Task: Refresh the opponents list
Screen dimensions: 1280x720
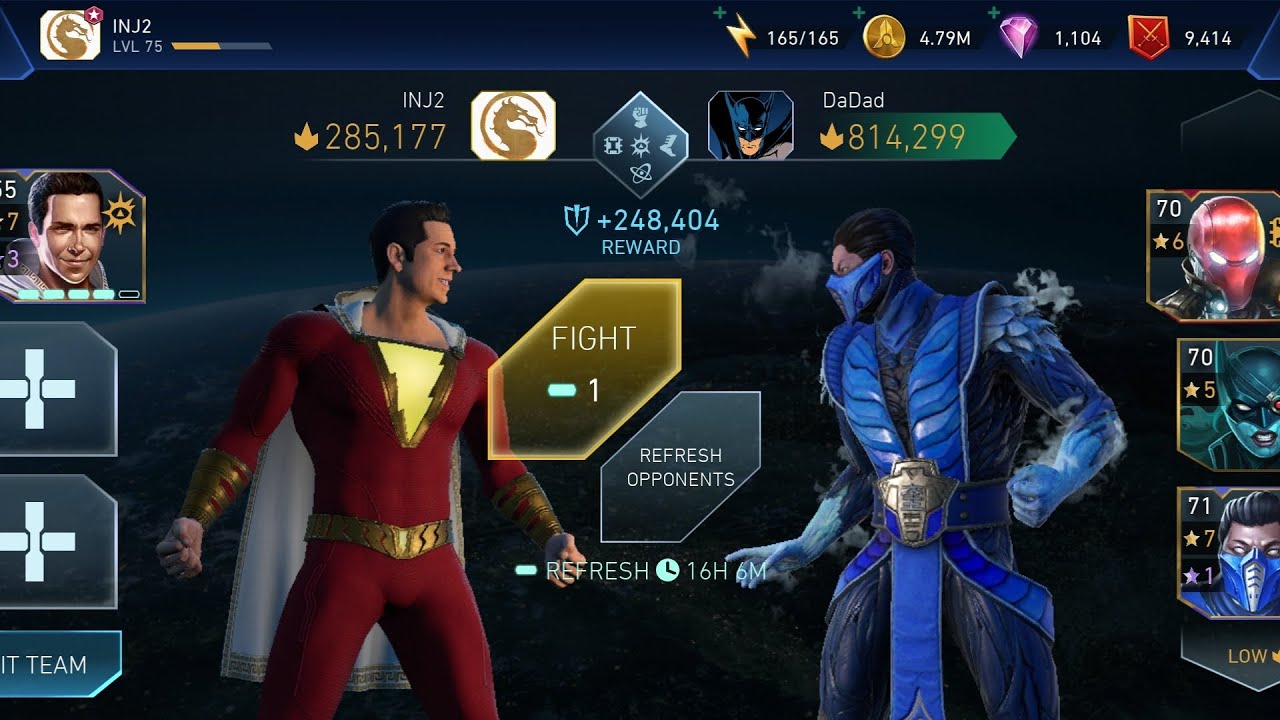Action: pyautogui.click(x=680, y=467)
